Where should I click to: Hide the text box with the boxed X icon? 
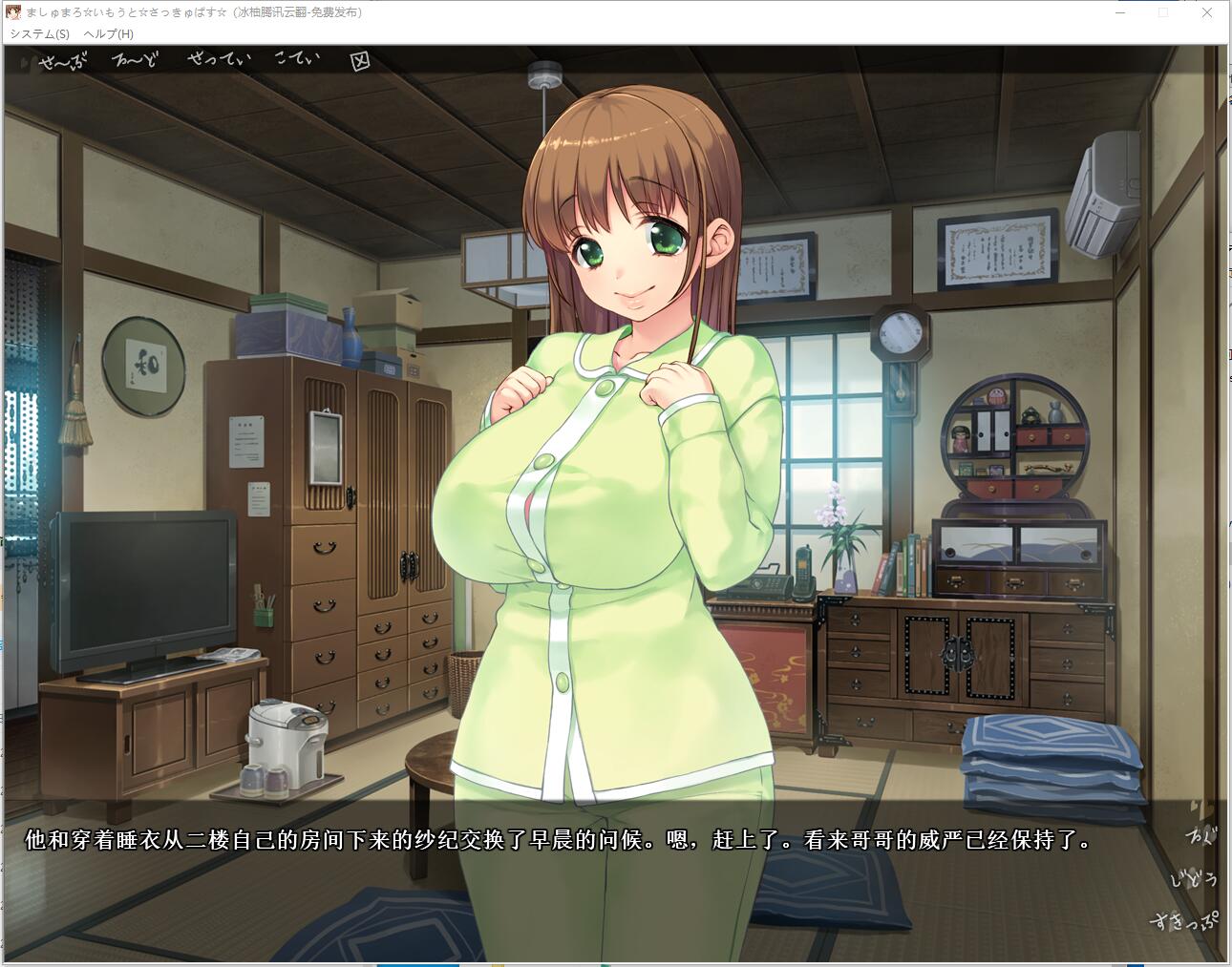pos(359,62)
